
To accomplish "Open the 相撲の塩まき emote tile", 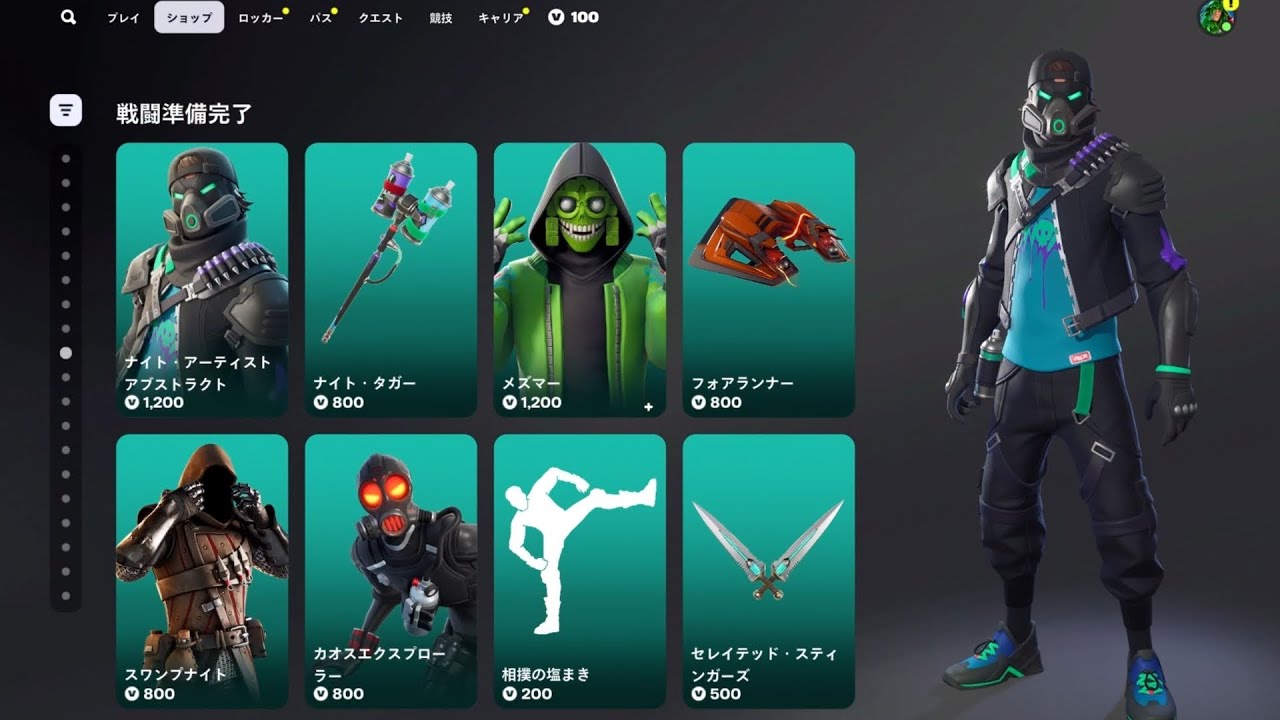I will click(x=580, y=570).
